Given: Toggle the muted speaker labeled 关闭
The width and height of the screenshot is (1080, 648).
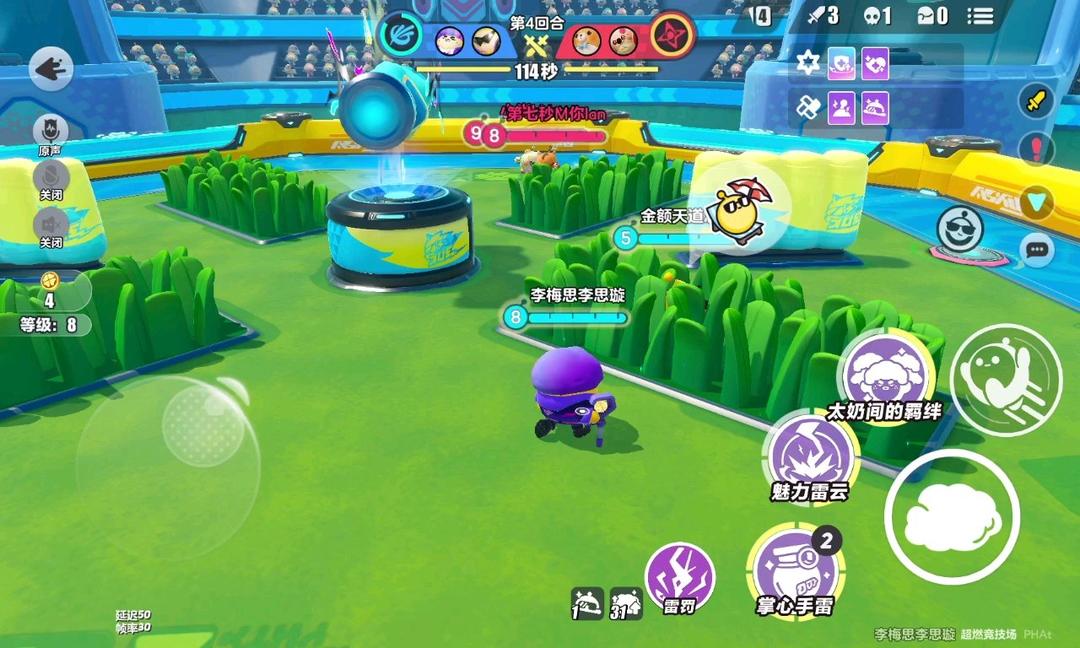Looking at the screenshot, I should [50, 225].
